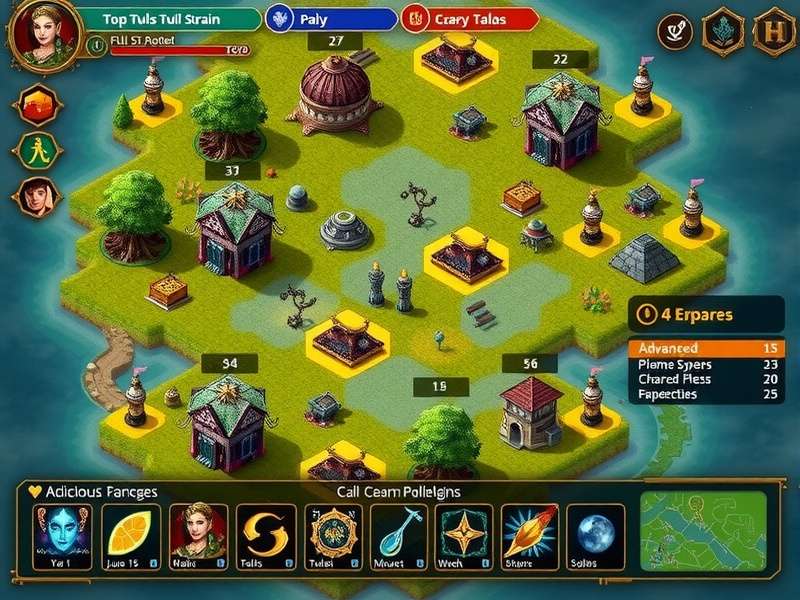800x600 pixels.
Task: Select the highlighted Advanced row
Action: coord(706,348)
